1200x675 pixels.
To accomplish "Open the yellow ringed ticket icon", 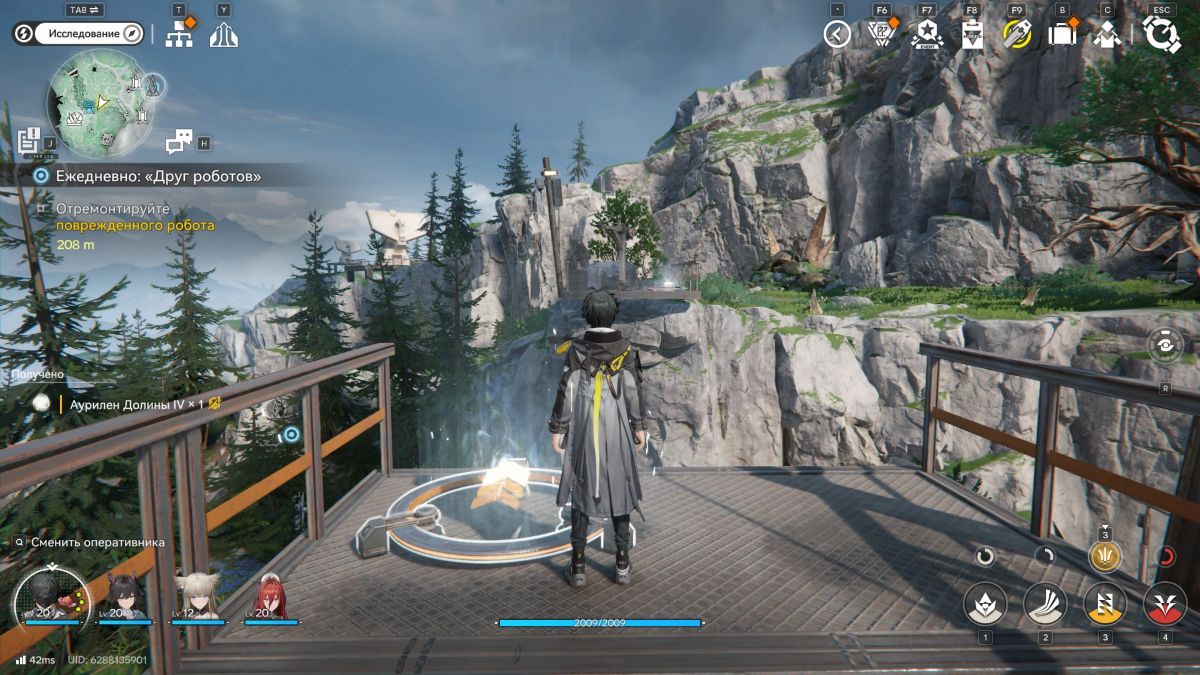I will coord(1017,34).
